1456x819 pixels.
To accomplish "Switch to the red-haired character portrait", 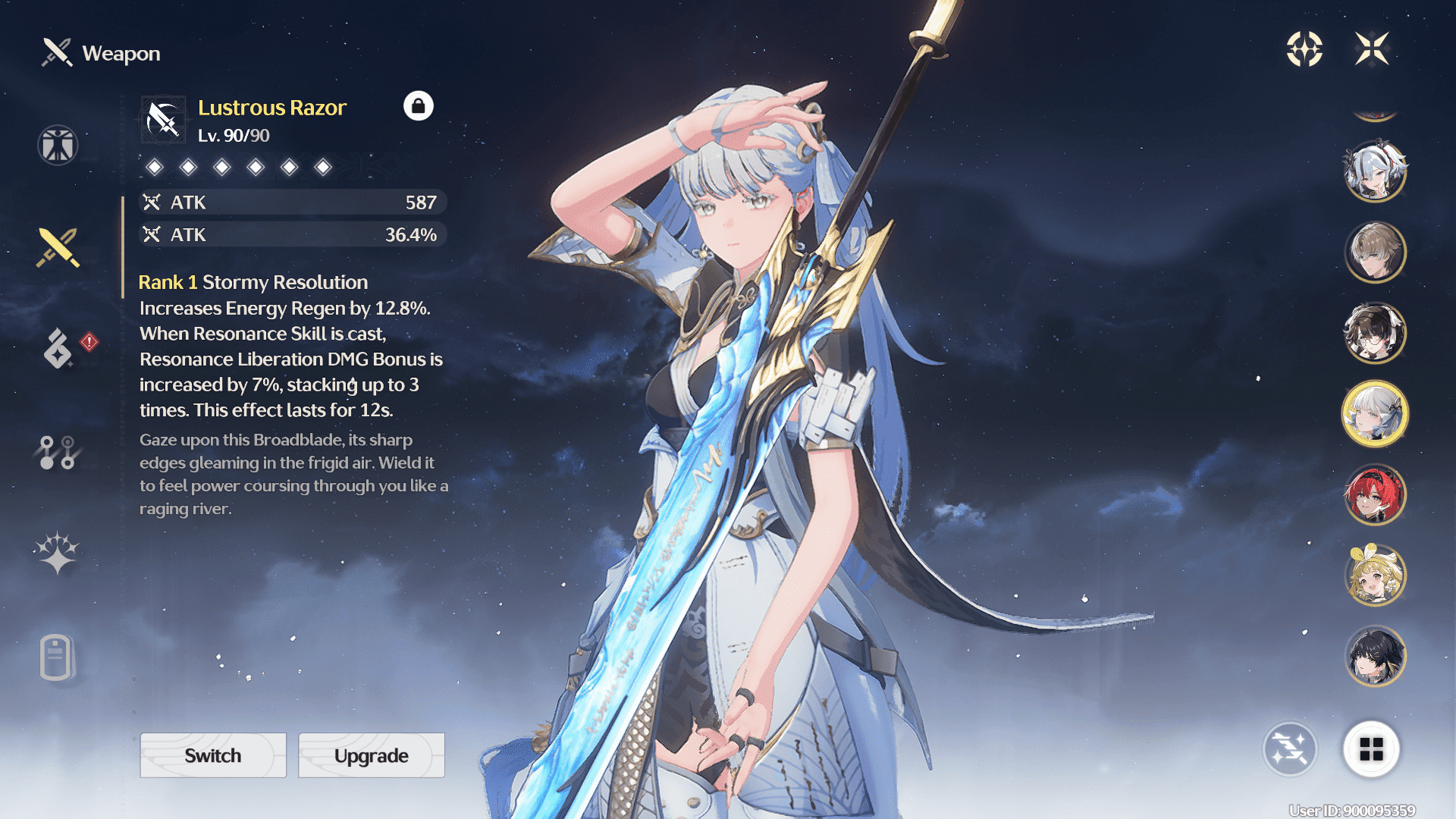I will (1375, 495).
